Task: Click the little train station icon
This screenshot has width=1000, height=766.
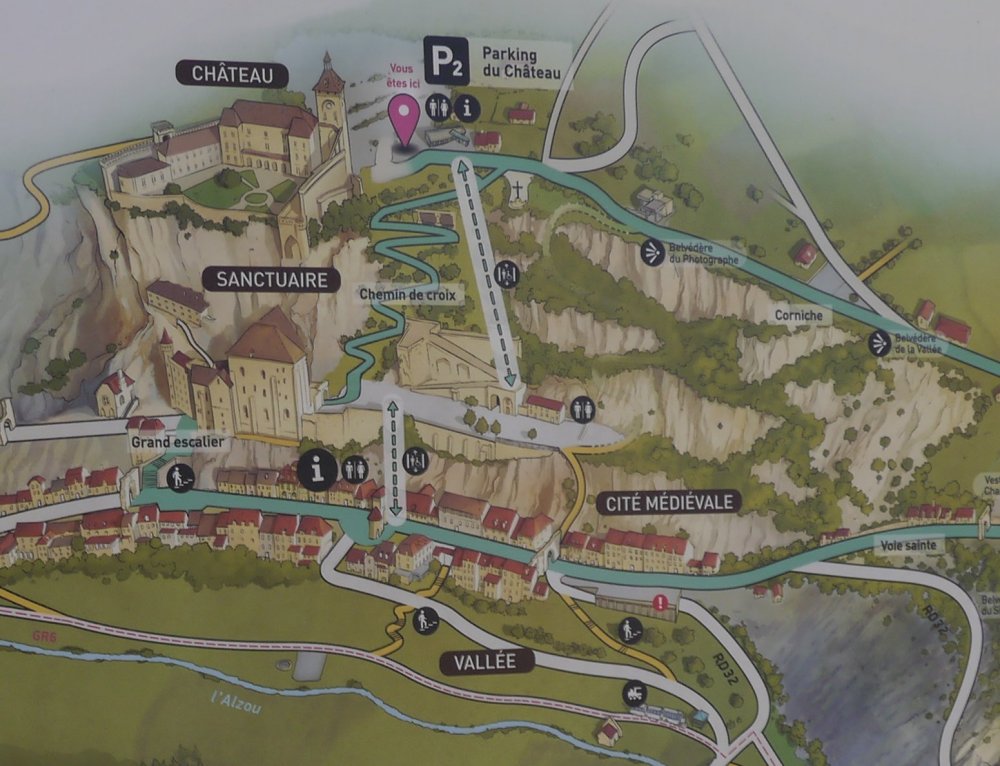Action: (634, 693)
